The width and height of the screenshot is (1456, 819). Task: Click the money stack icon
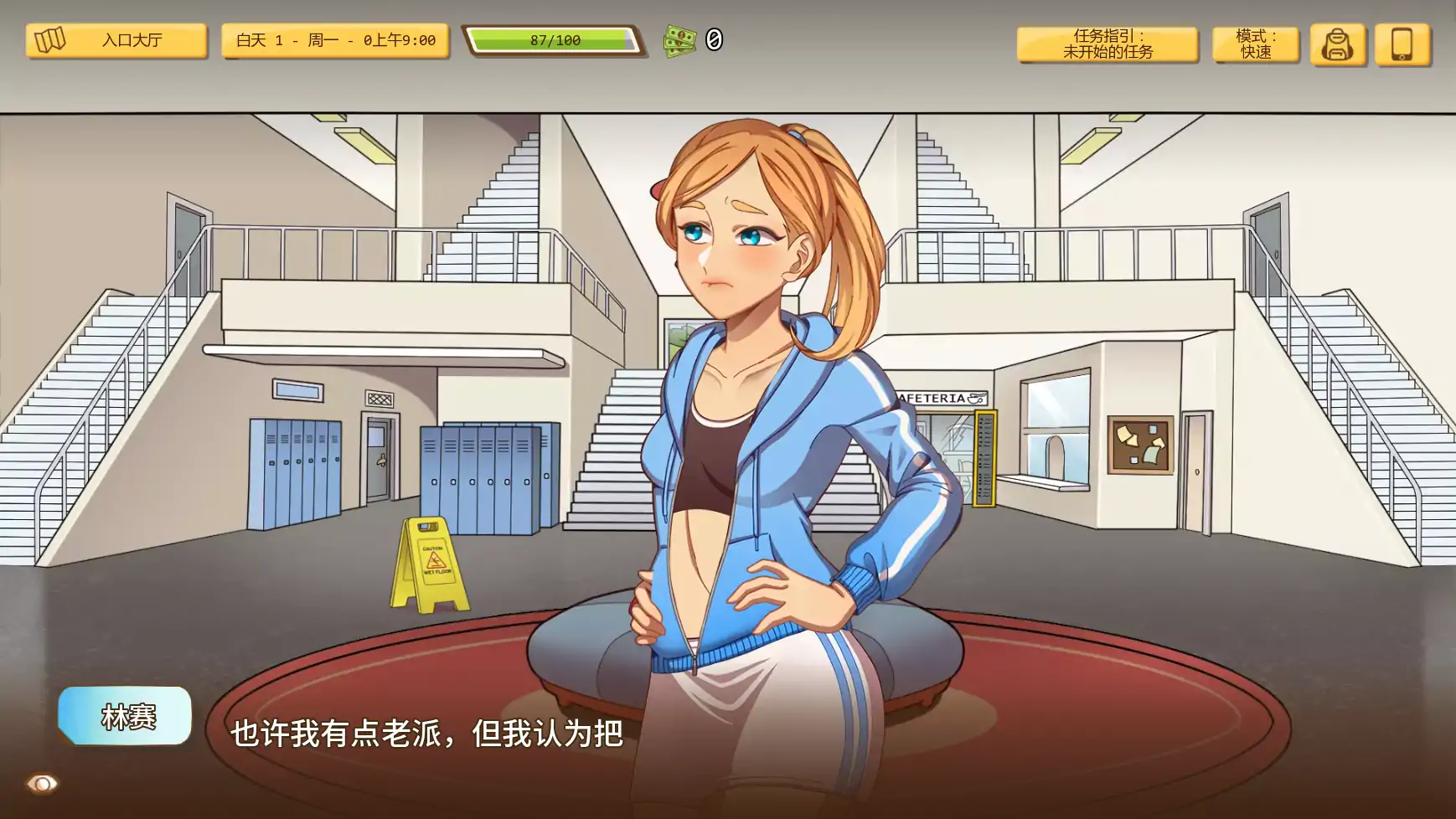click(x=679, y=39)
